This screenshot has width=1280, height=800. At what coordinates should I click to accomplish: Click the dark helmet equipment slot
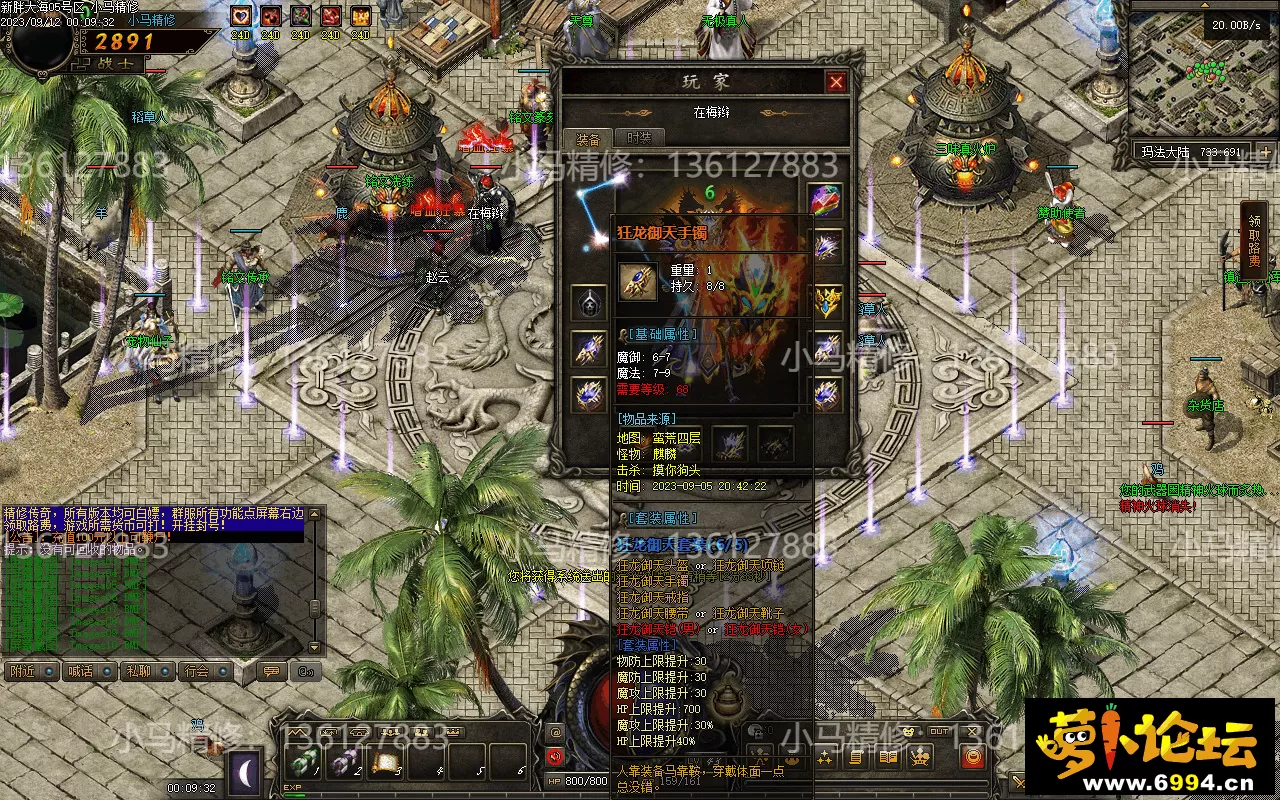click(x=588, y=302)
